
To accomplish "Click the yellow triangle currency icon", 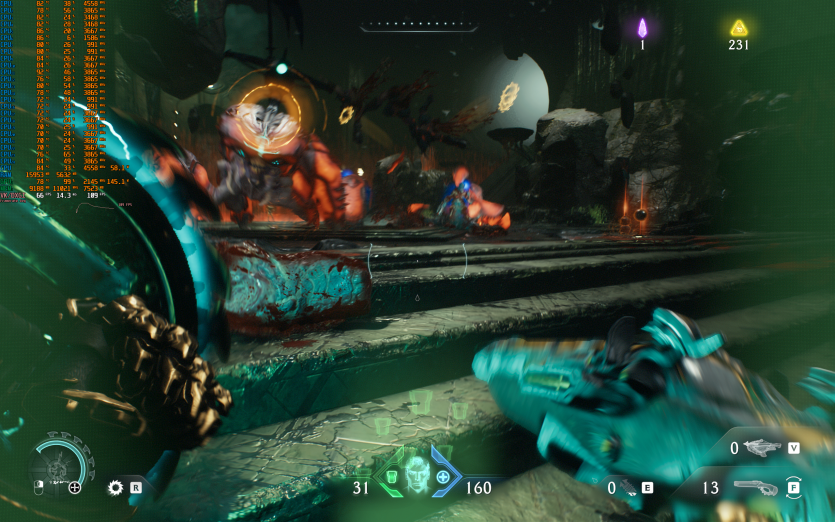I will click(x=739, y=28).
